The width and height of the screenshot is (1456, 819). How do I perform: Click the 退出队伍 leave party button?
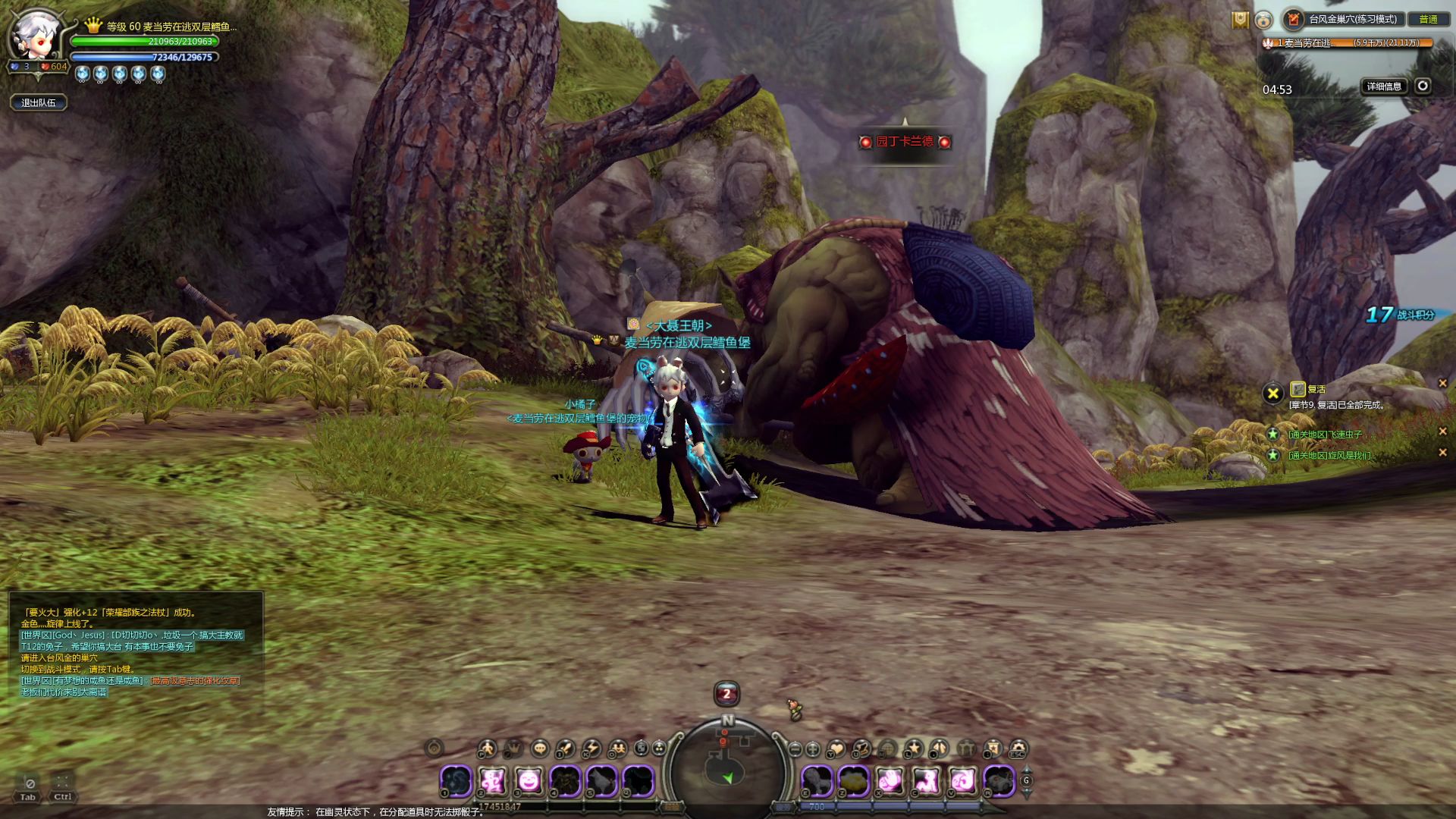(x=39, y=102)
